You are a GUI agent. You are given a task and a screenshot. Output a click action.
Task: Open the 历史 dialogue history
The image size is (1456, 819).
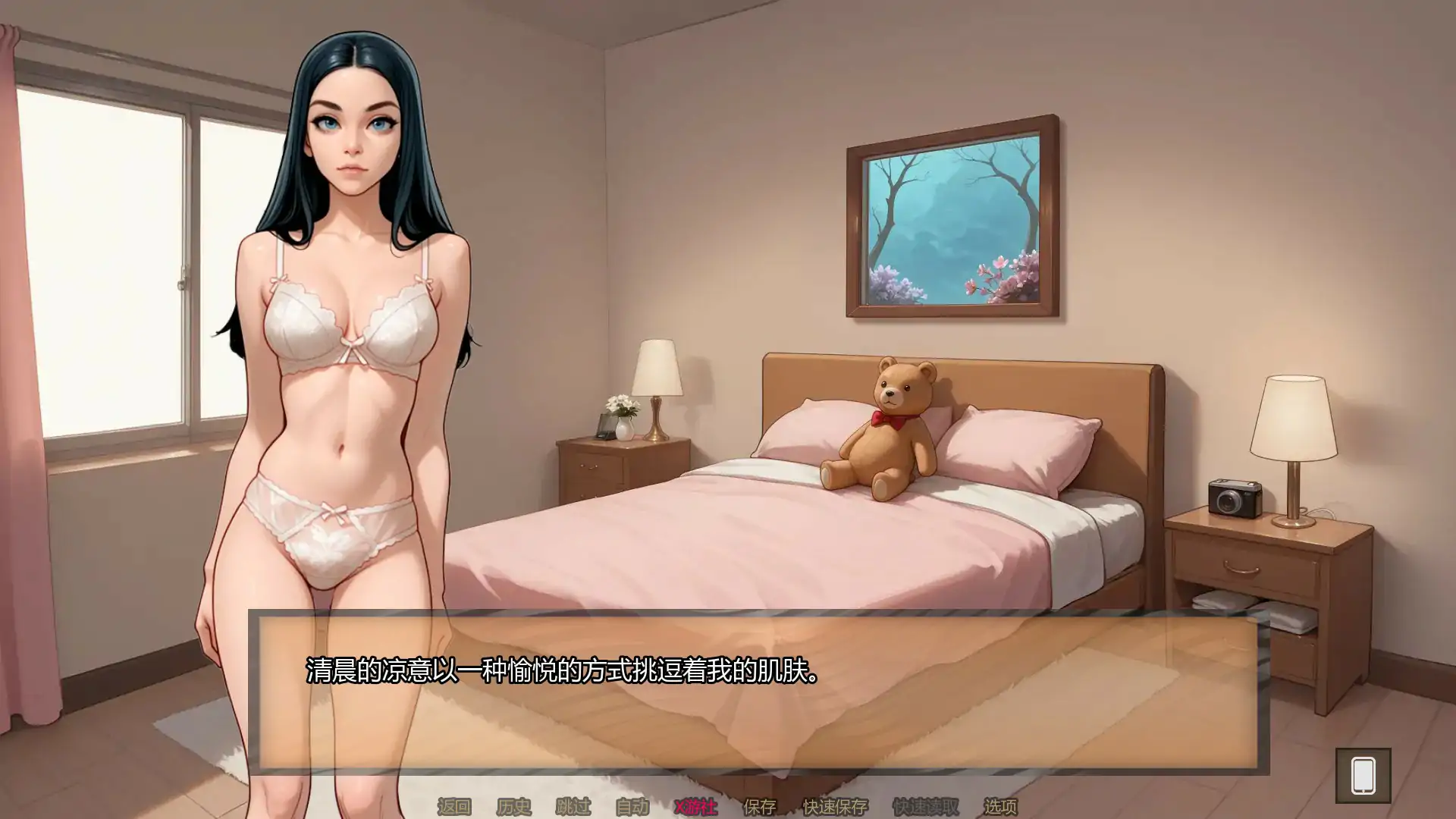coord(513,807)
